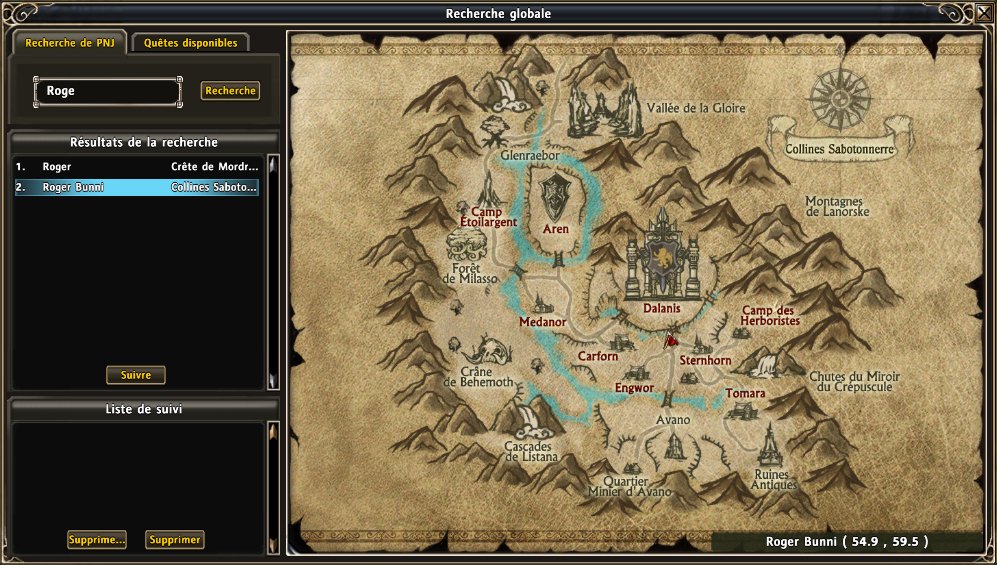The image size is (997, 565).
Task: Click the Recherche button
Action: (x=230, y=91)
